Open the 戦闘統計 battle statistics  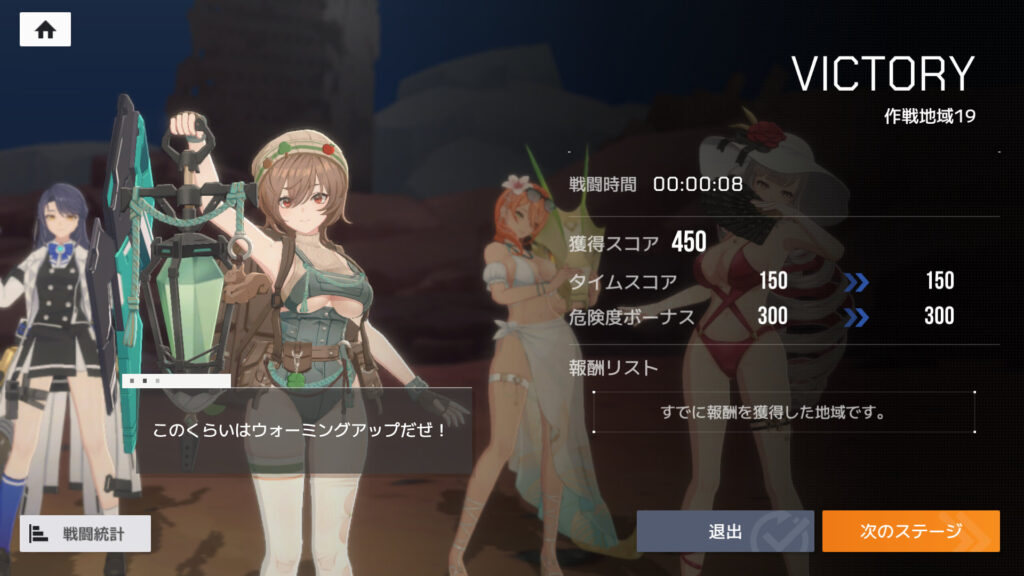tap(85, 533)
